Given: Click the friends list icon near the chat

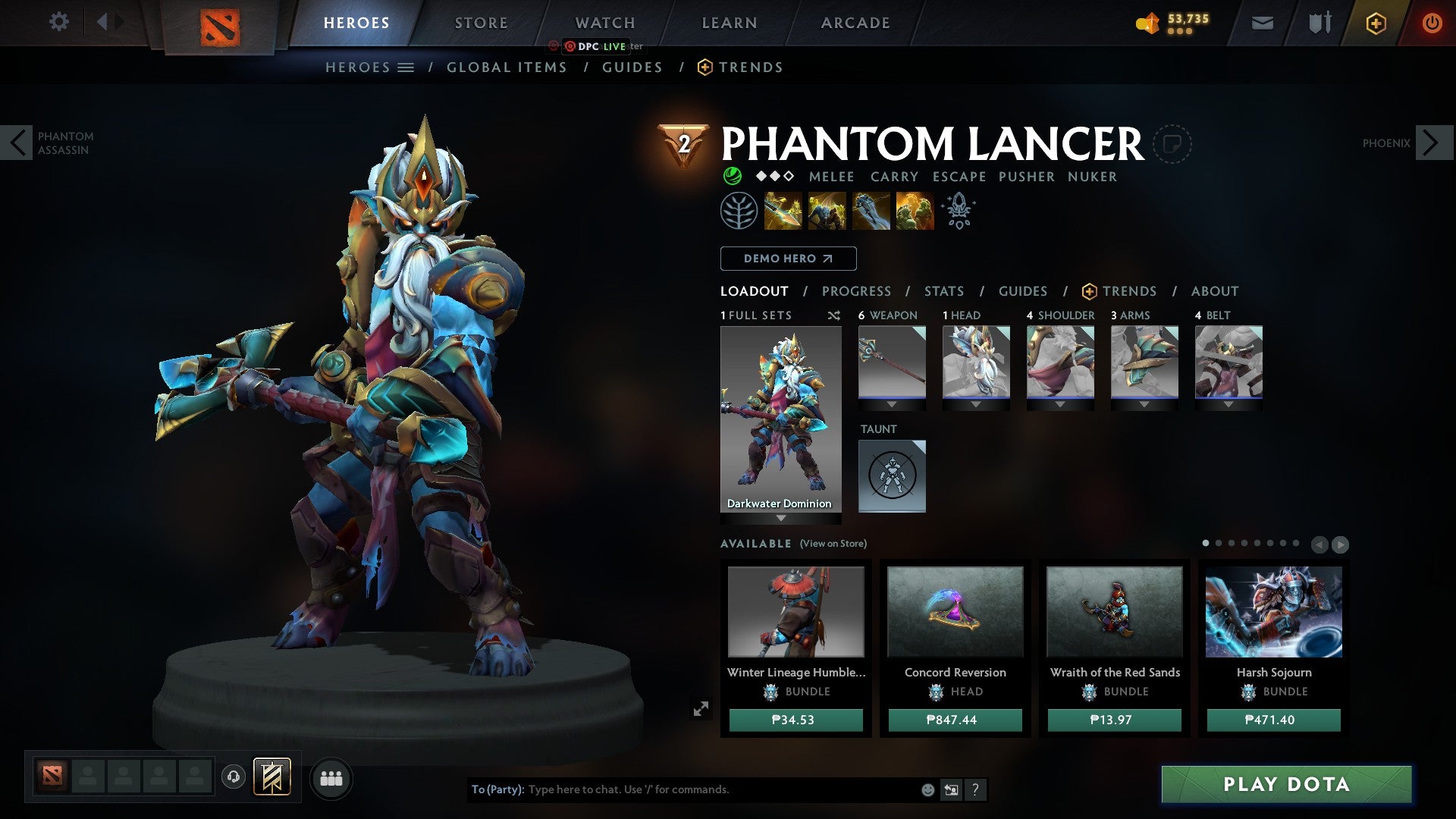Looking at the screenshot, I should click(331, 777).
